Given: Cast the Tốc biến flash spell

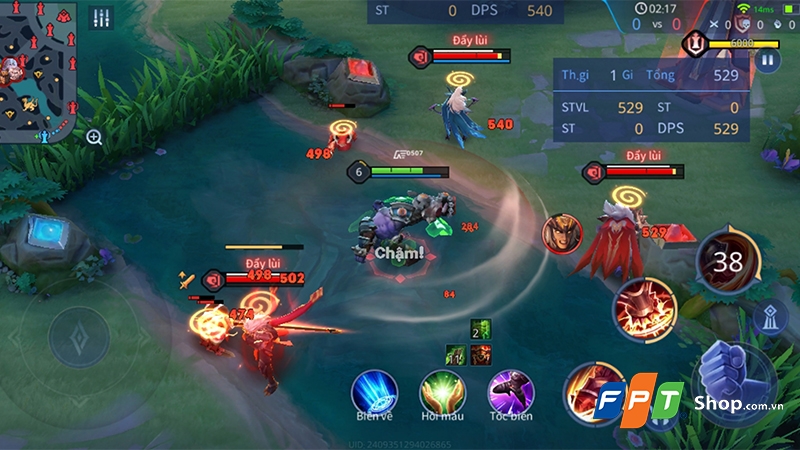Looking at the screenshot, I should point(510,390).
